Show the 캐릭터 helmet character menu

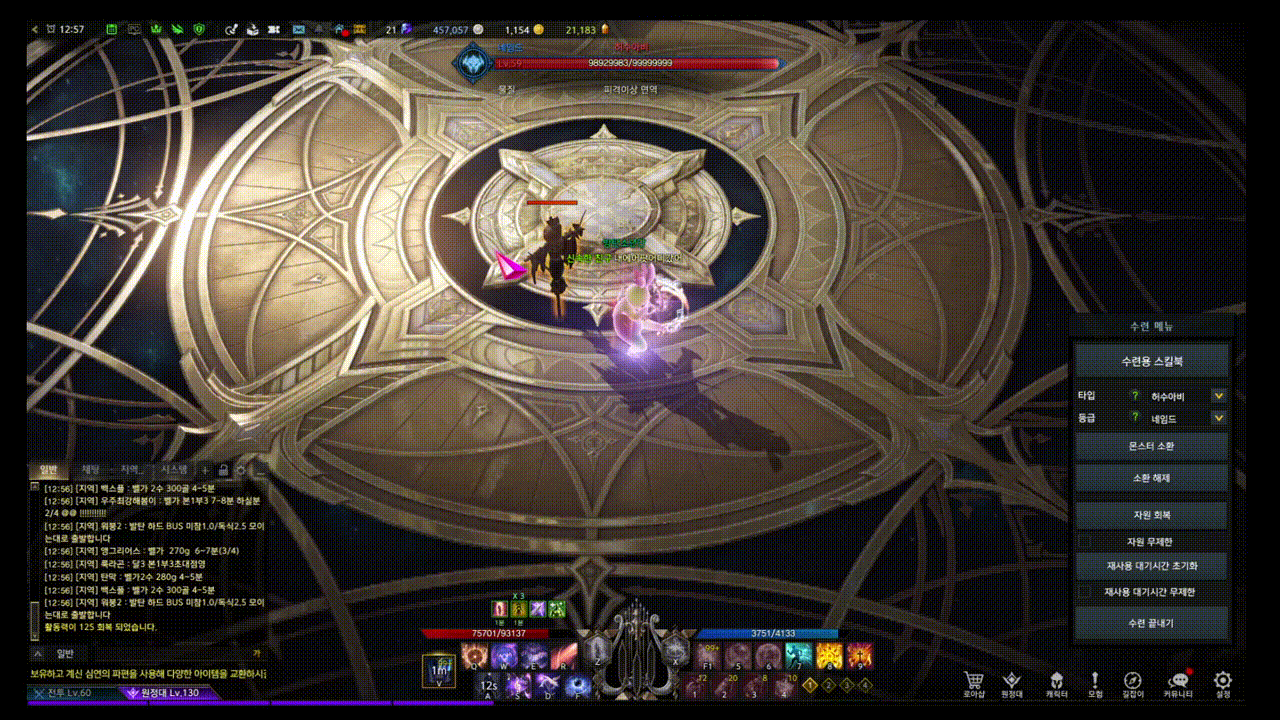(x=1056, y=682)
